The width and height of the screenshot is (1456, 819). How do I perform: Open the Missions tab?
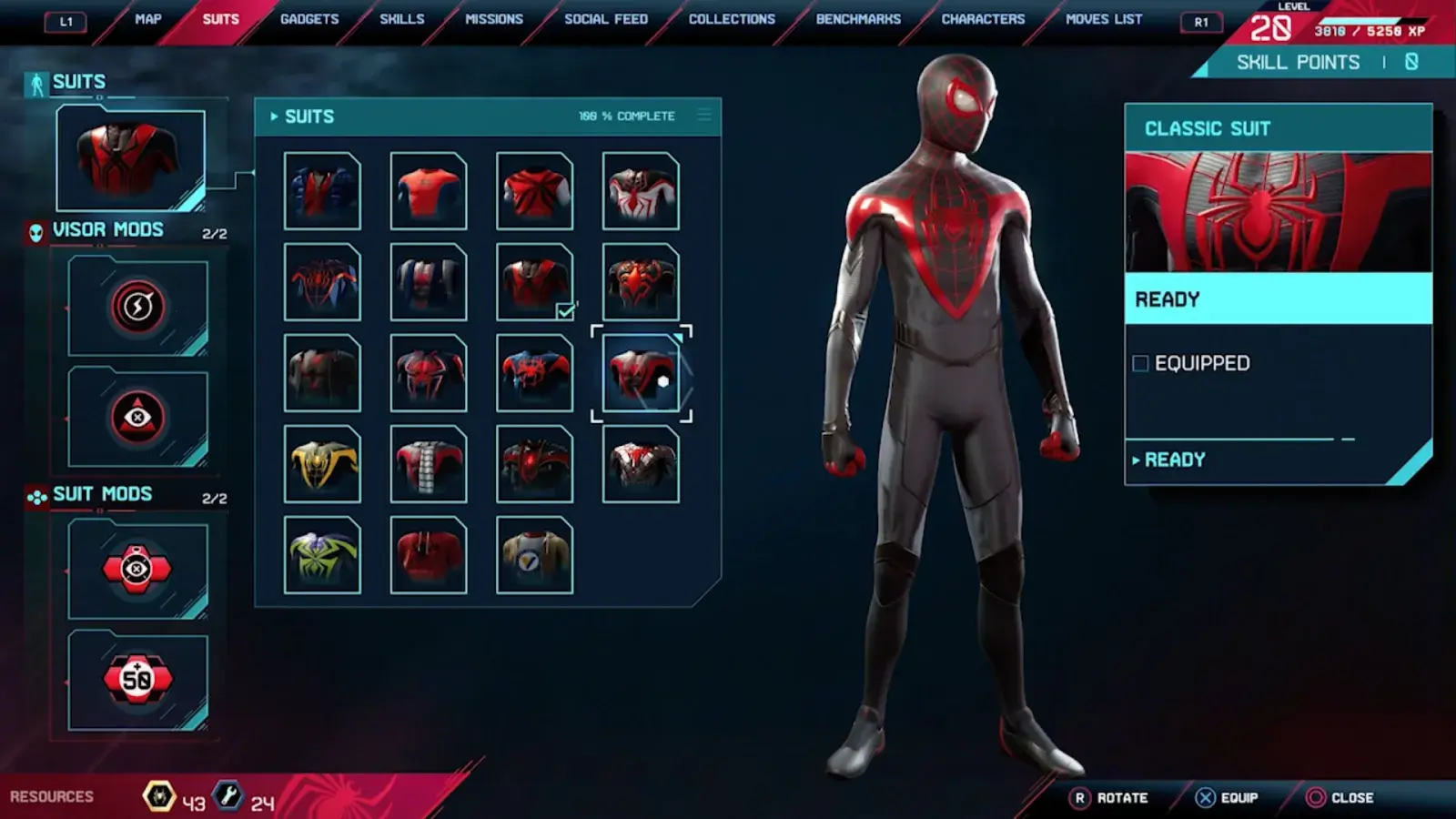pyautogui.click(x=494, y=19)
